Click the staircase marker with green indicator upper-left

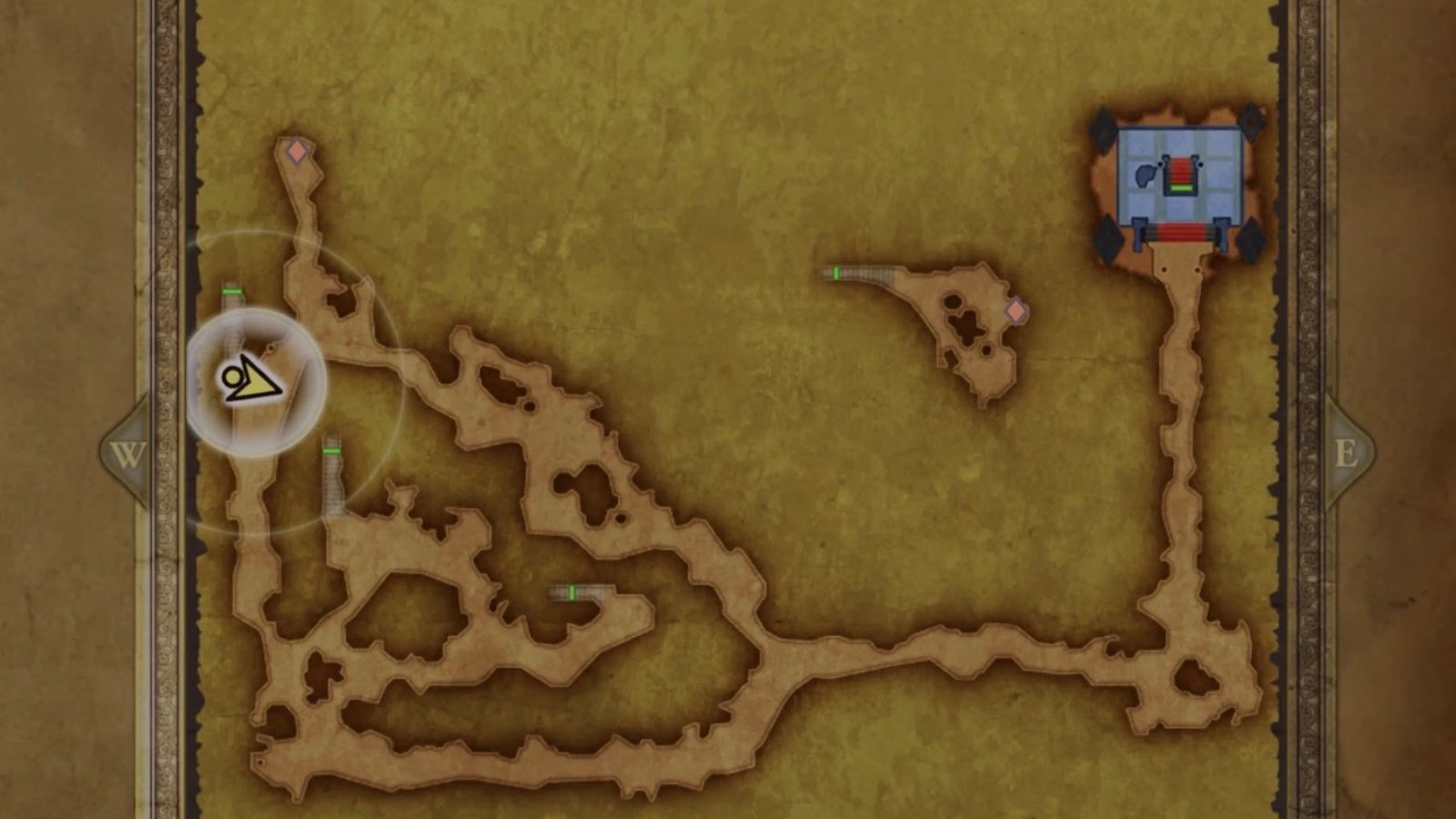coord(230,293)
